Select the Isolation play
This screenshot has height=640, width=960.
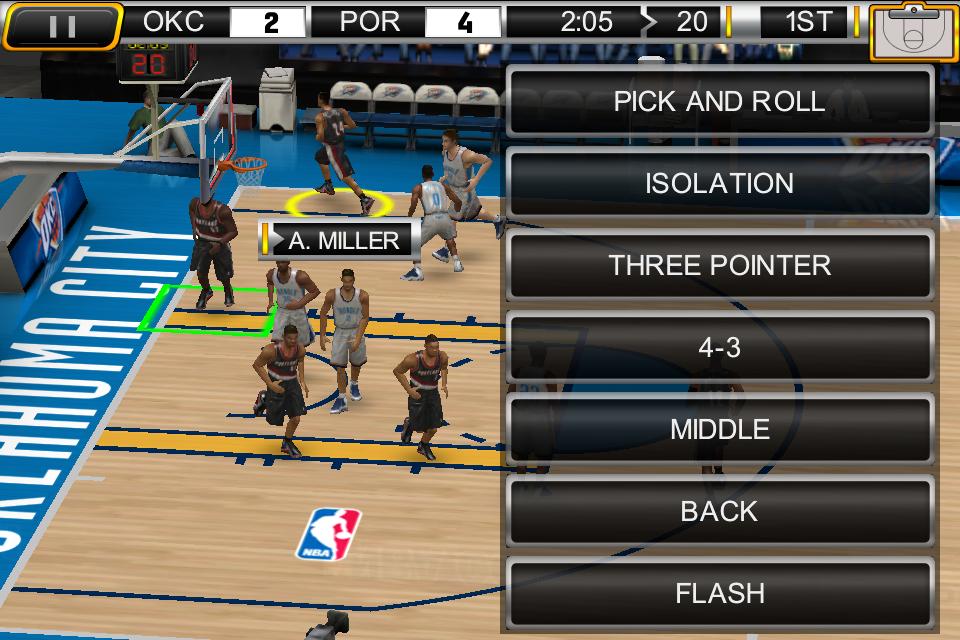point(719,184)
